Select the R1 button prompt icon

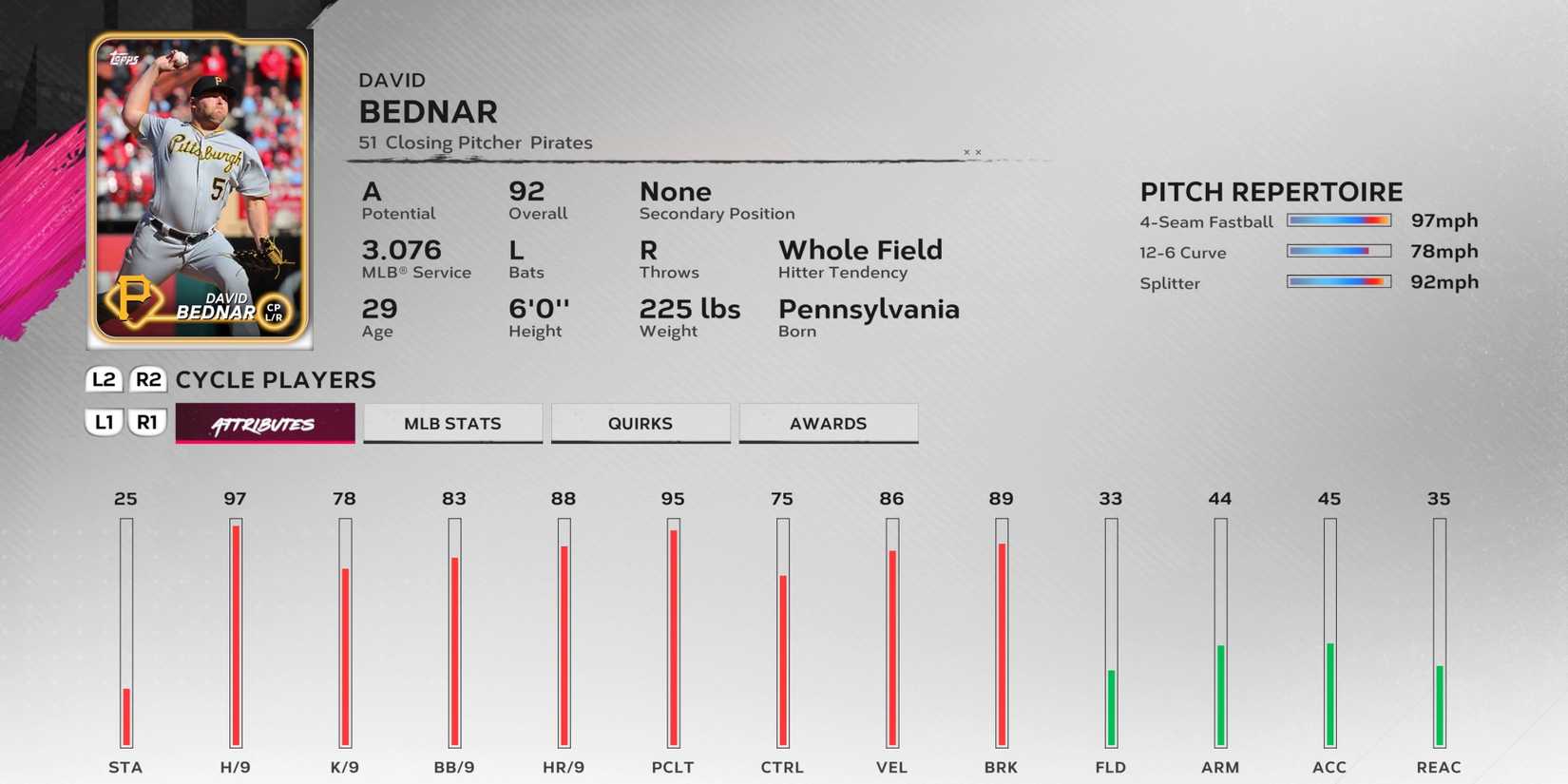point(148,423)
